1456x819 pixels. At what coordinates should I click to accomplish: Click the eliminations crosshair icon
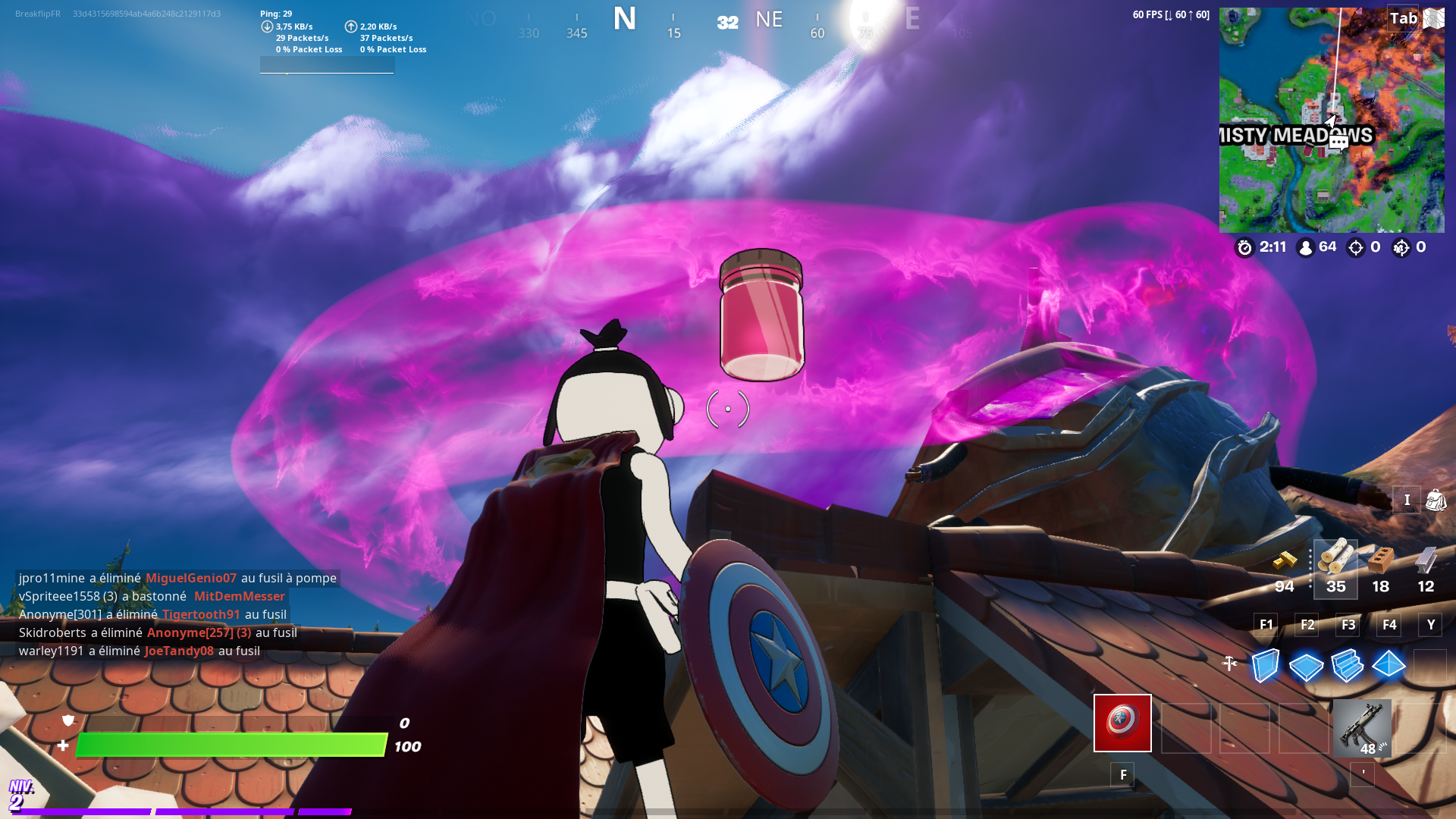(x=1356, y=247)
